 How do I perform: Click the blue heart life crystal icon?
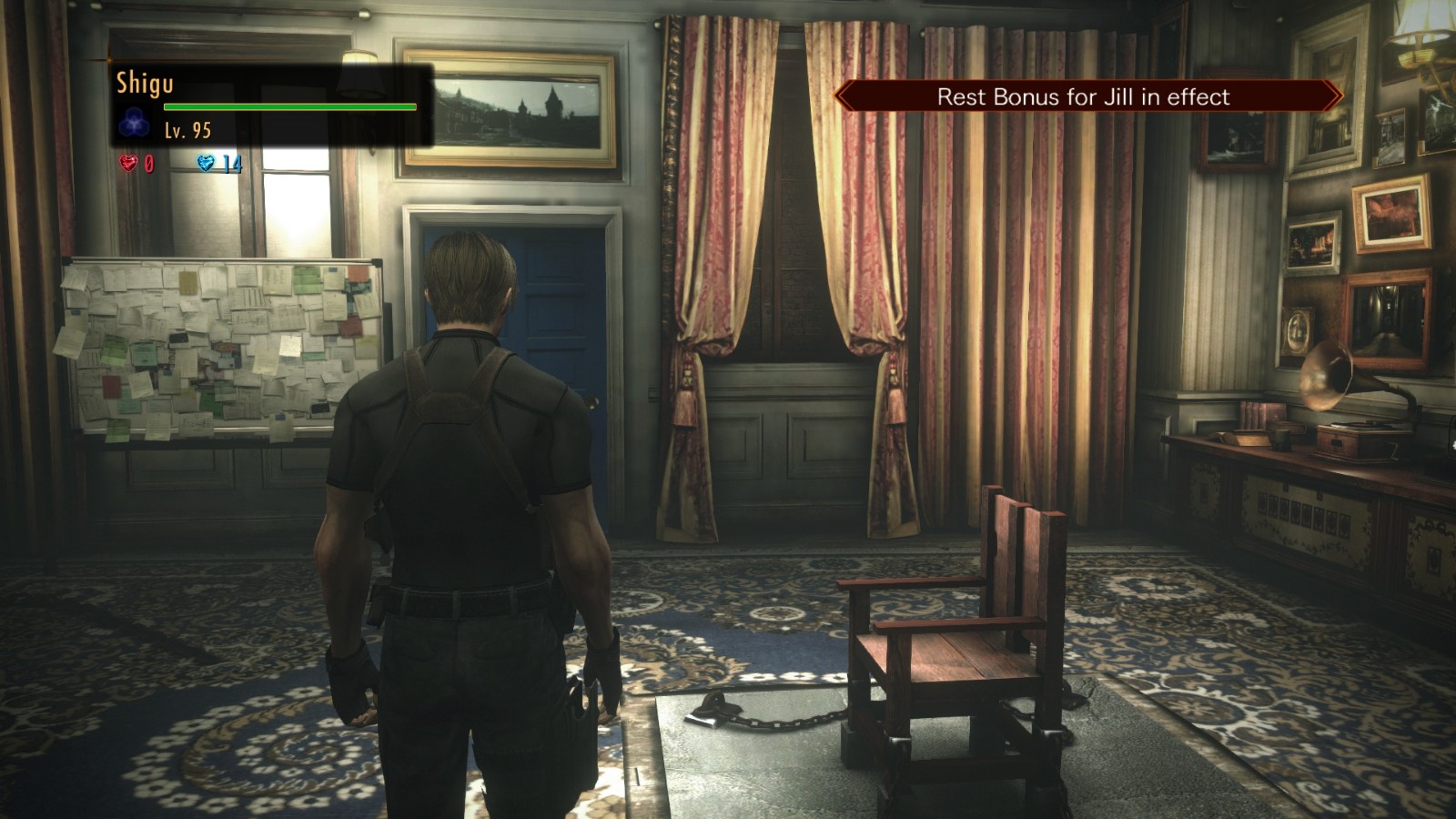coord(206,163)
